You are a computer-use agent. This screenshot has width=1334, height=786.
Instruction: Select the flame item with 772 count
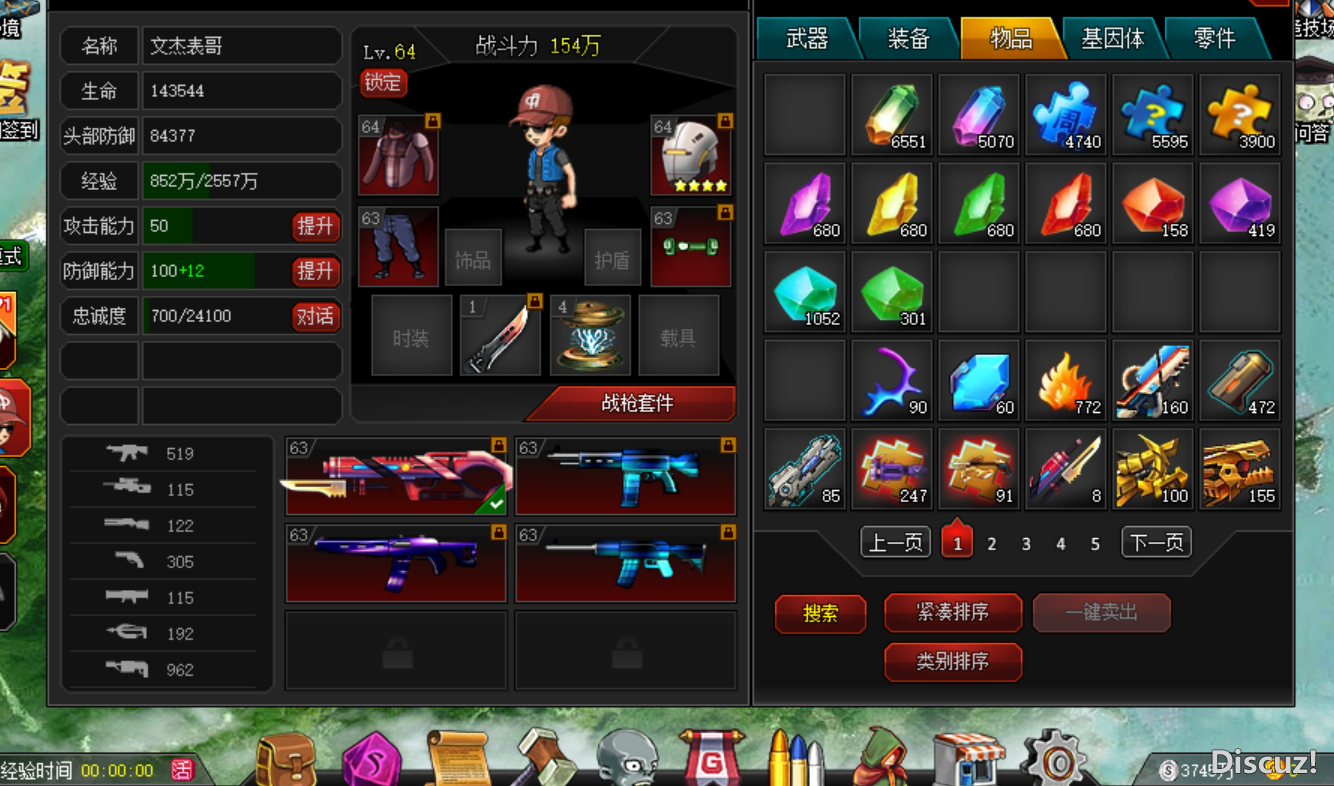(x=1066, y=381)
